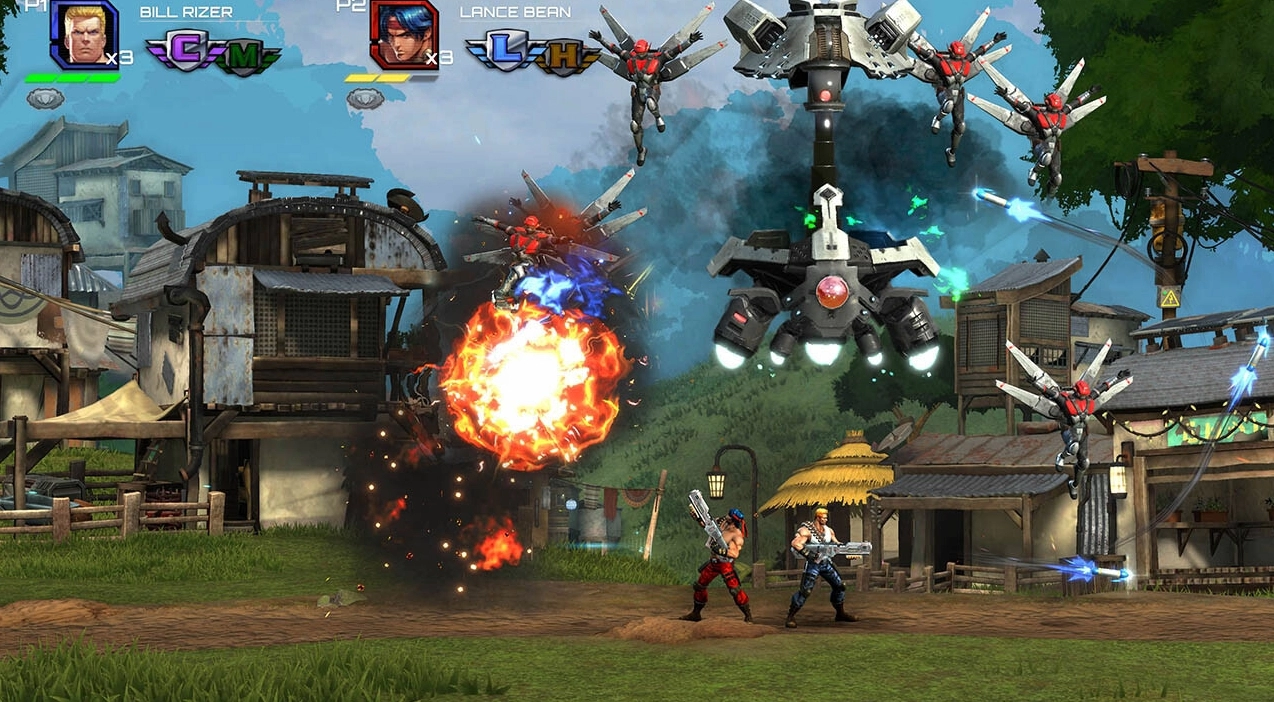Choose Lance Bean's gold H weapon icon

[x=563, y=56]
